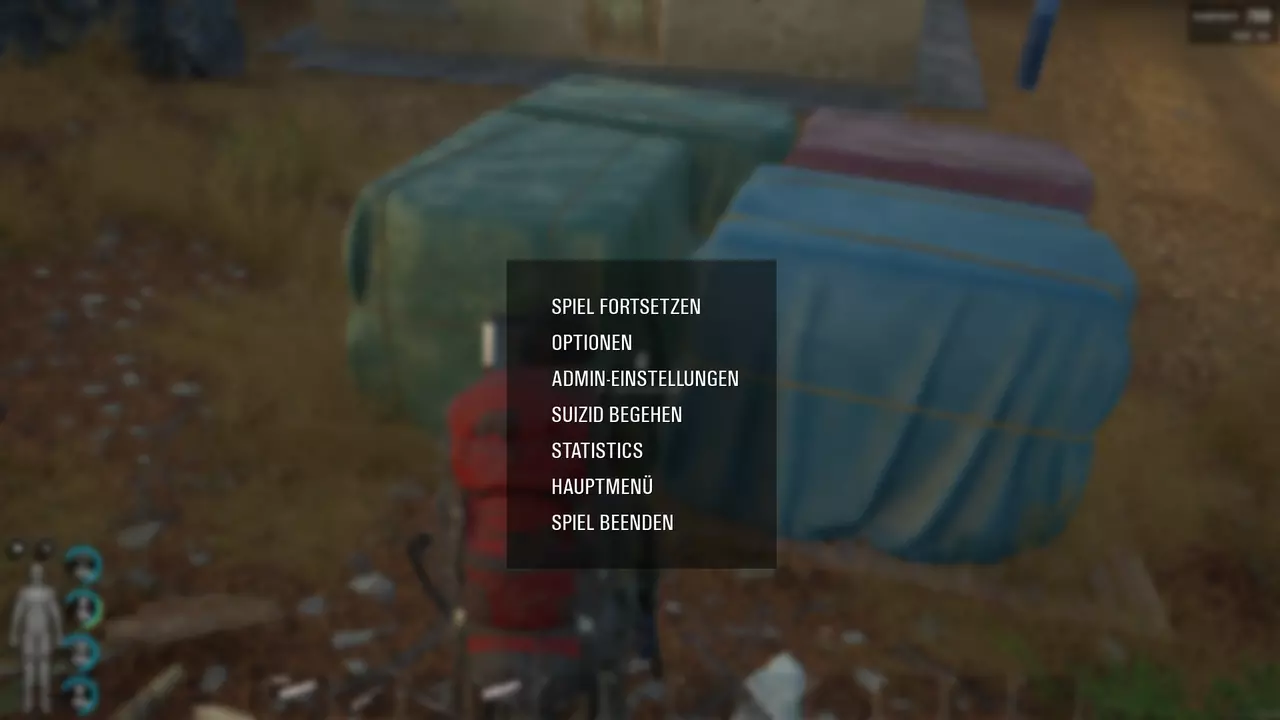
Task: Open Admin-Einstellungen
Action: [645, 379]
